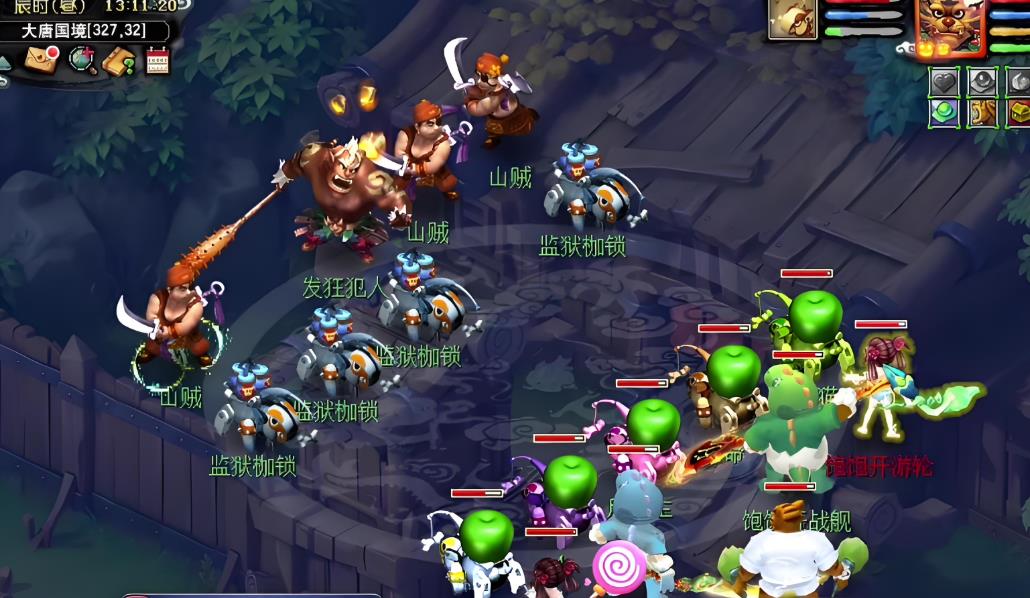Click the magnifying glass world map icon
Screen dimensions: 1030x598
pos(82,60)
